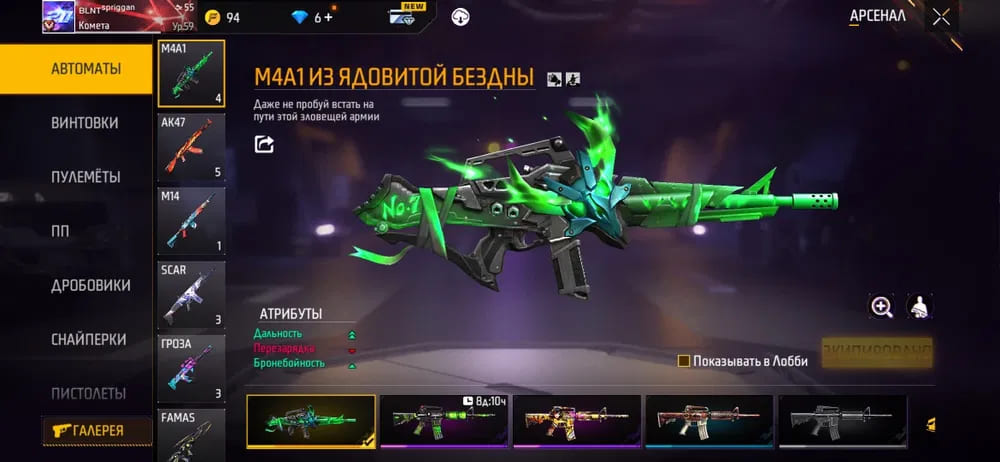Zoom in with the magnifier icon
Viewport: 1000px width, 462px height.
pos(881,308)
